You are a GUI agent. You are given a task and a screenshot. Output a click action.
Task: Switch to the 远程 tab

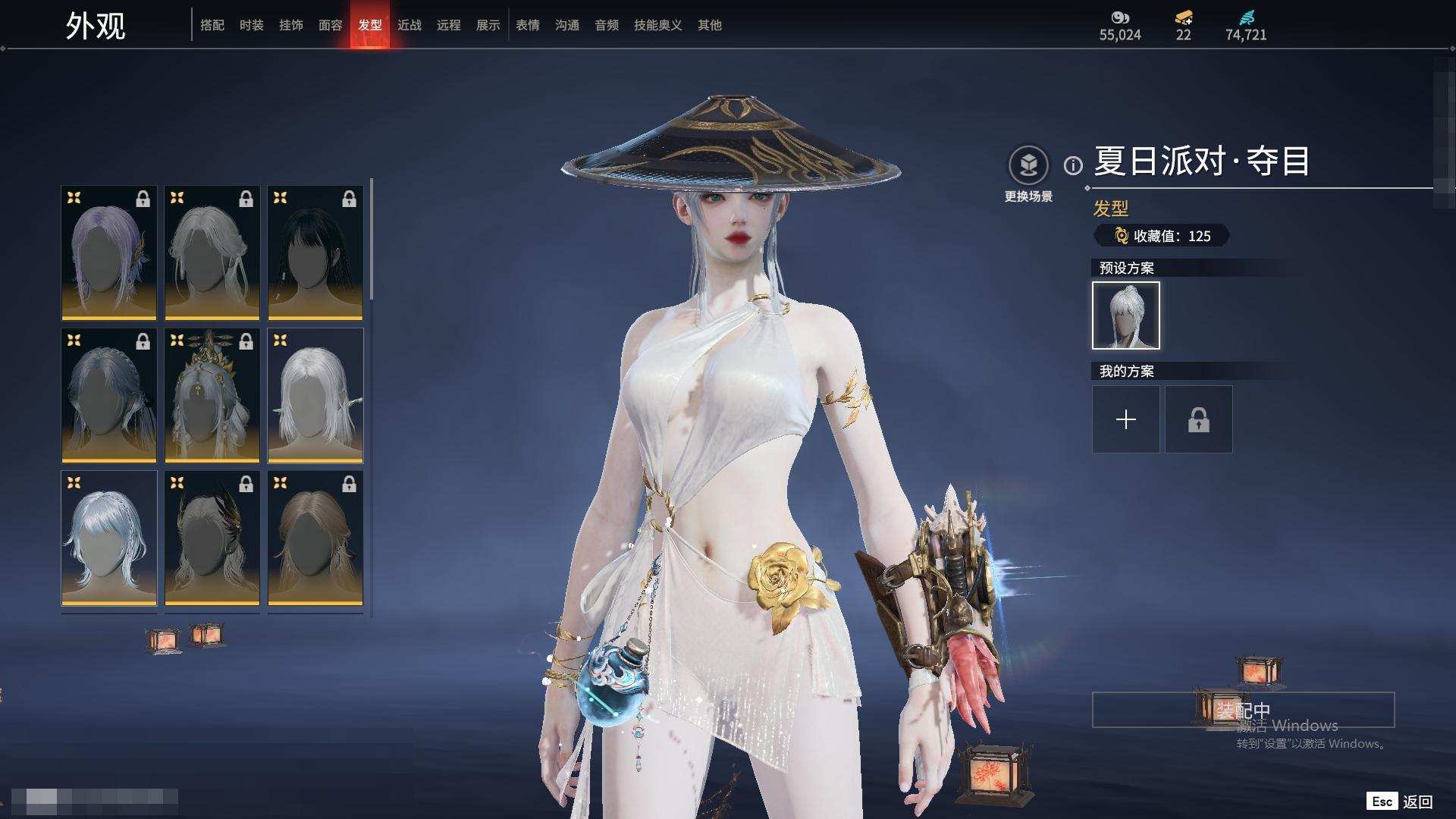pos(449,25)
